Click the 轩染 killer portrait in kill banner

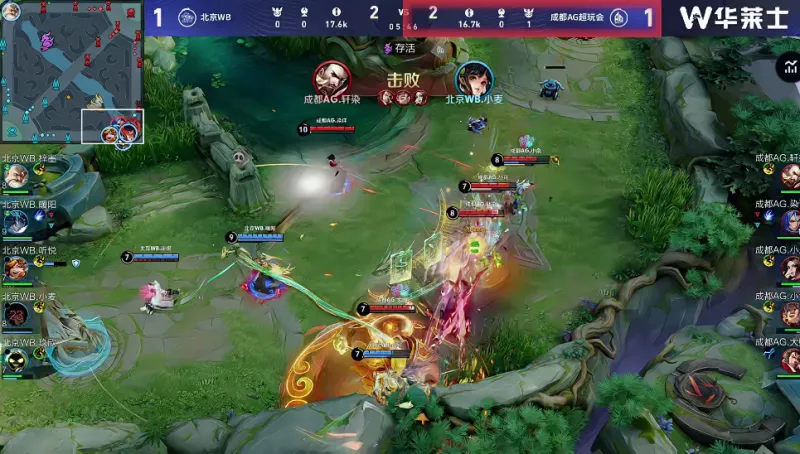click(331, 77)
